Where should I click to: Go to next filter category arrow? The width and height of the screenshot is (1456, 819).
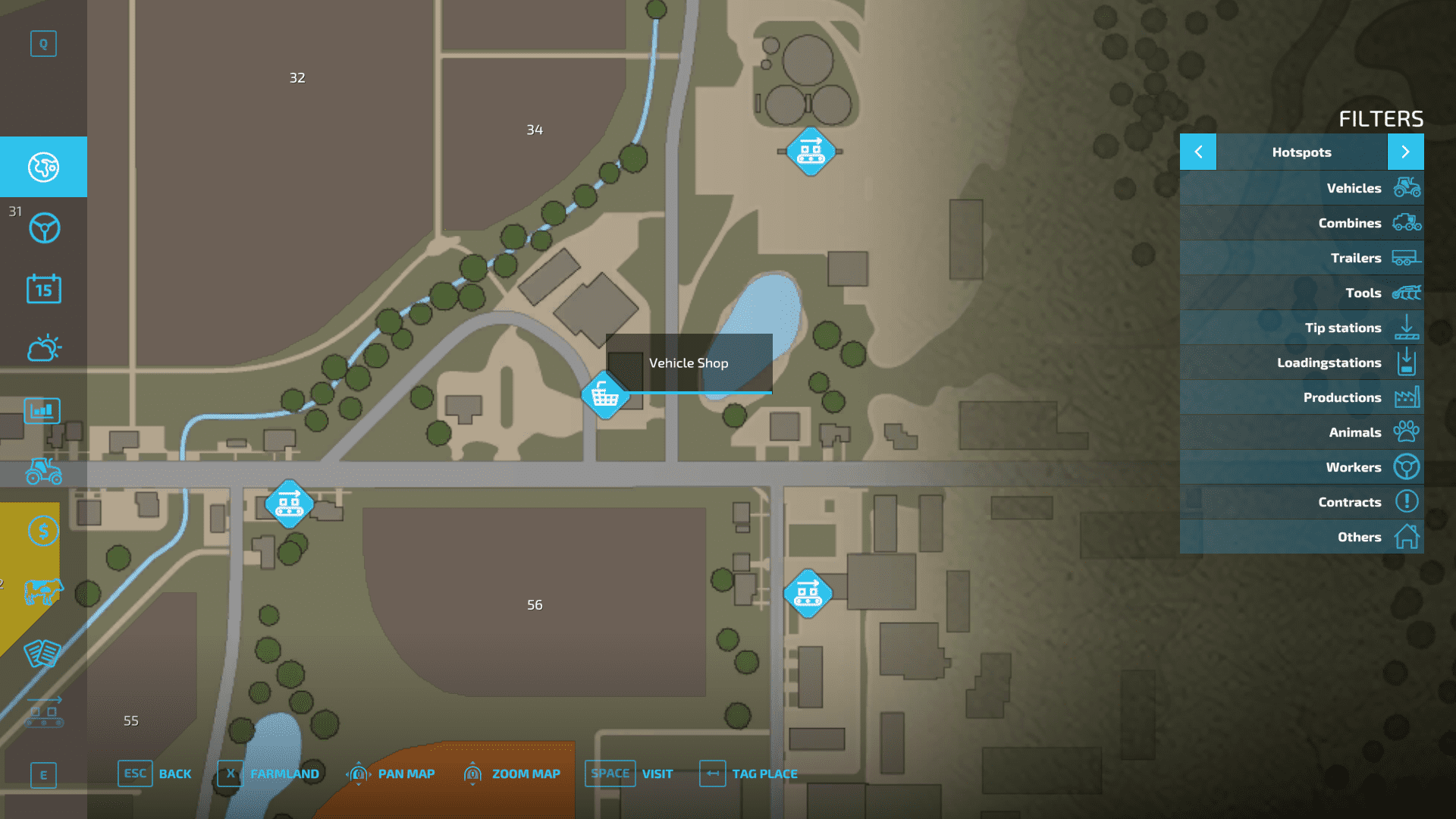(x=1405, y=152)
